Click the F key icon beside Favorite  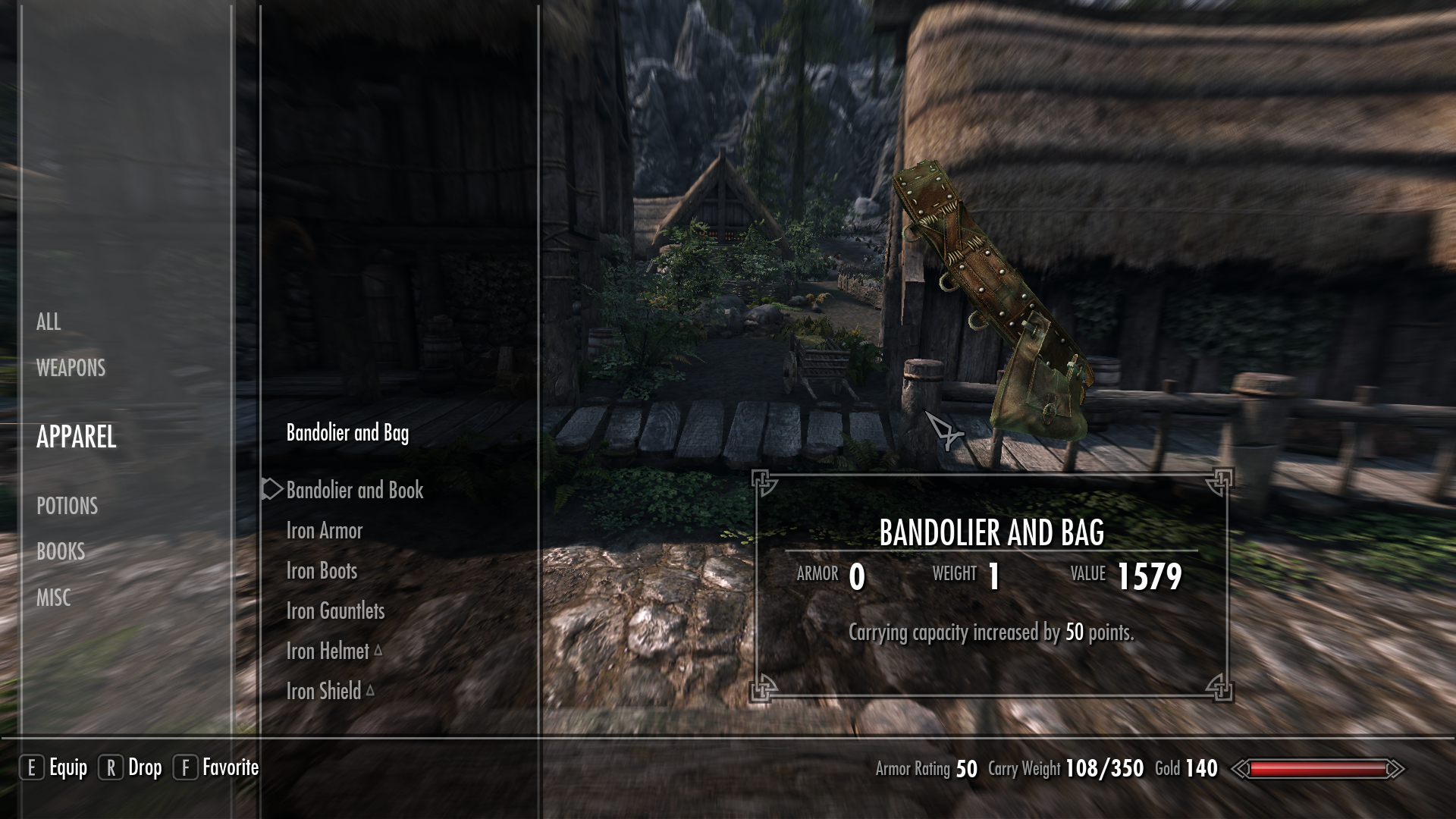[x=184, y=767]
